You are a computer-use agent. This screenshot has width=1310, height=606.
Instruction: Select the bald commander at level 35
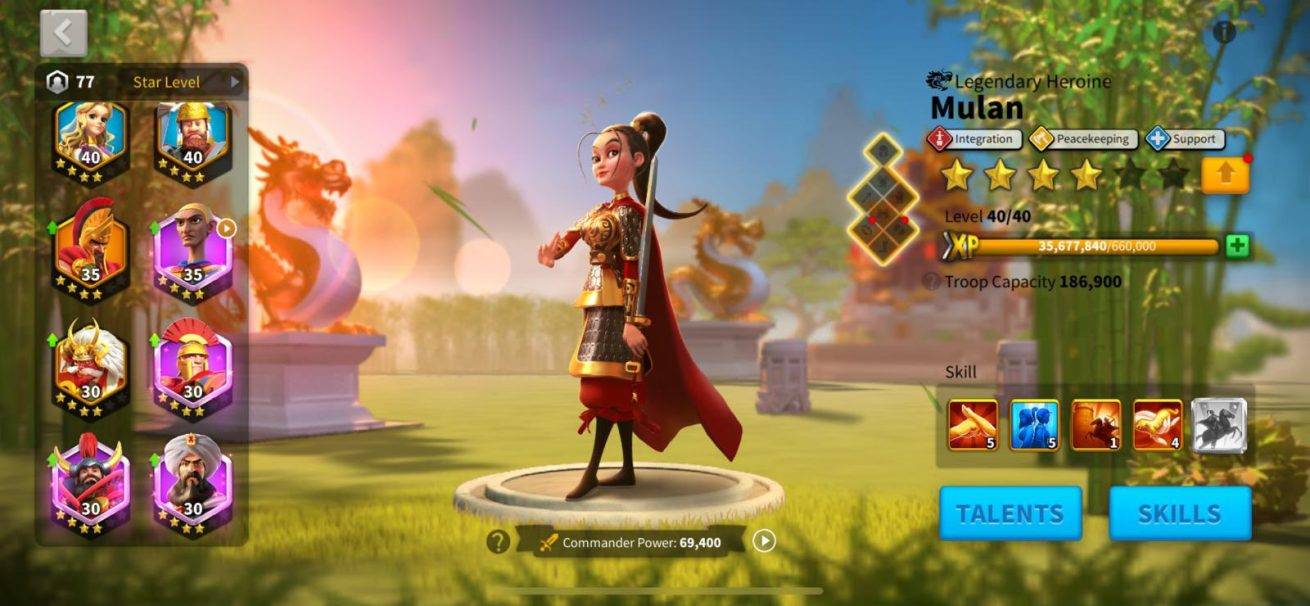pos(192,249)
